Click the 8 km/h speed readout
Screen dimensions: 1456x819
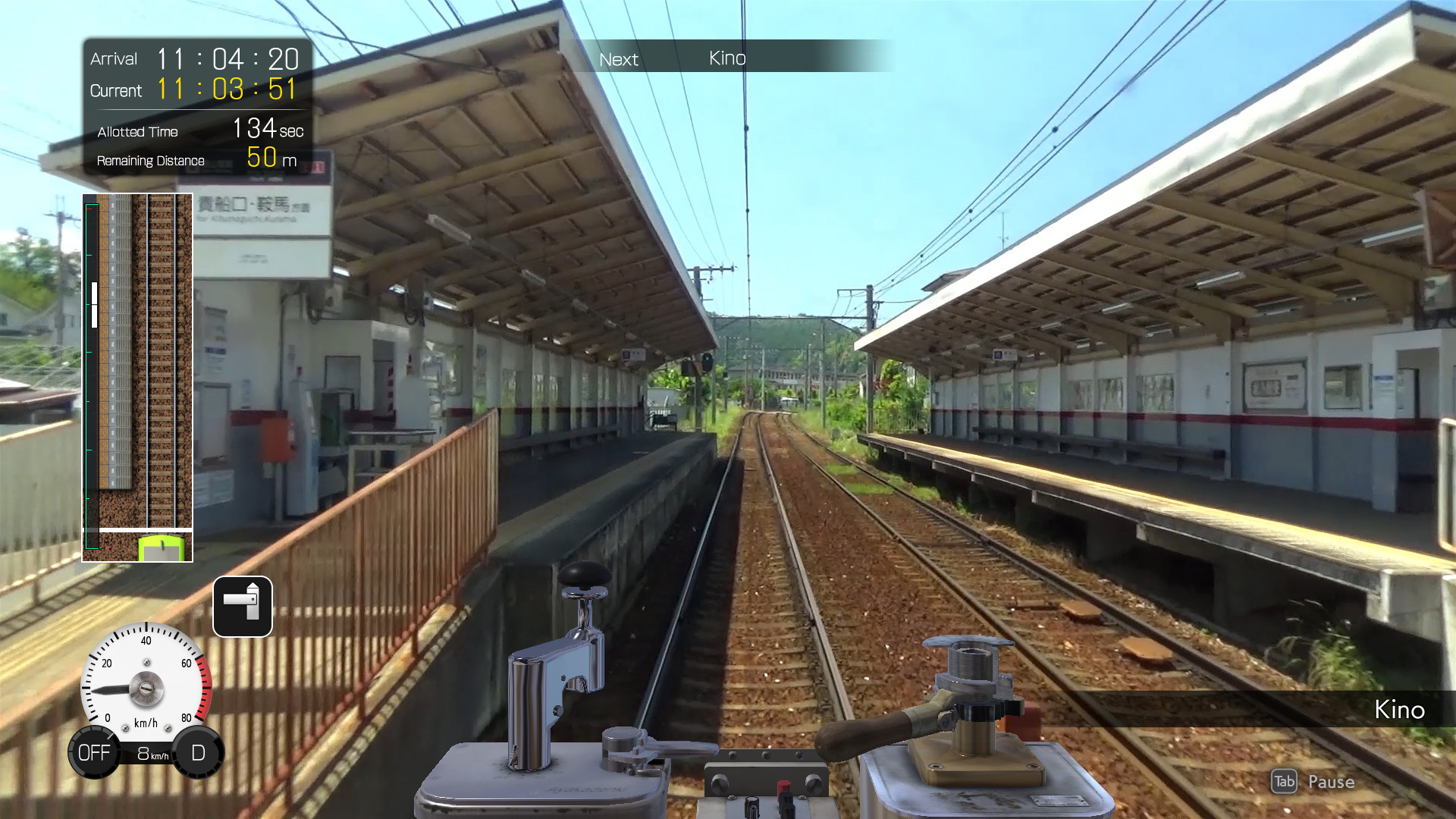coord(149,754)
